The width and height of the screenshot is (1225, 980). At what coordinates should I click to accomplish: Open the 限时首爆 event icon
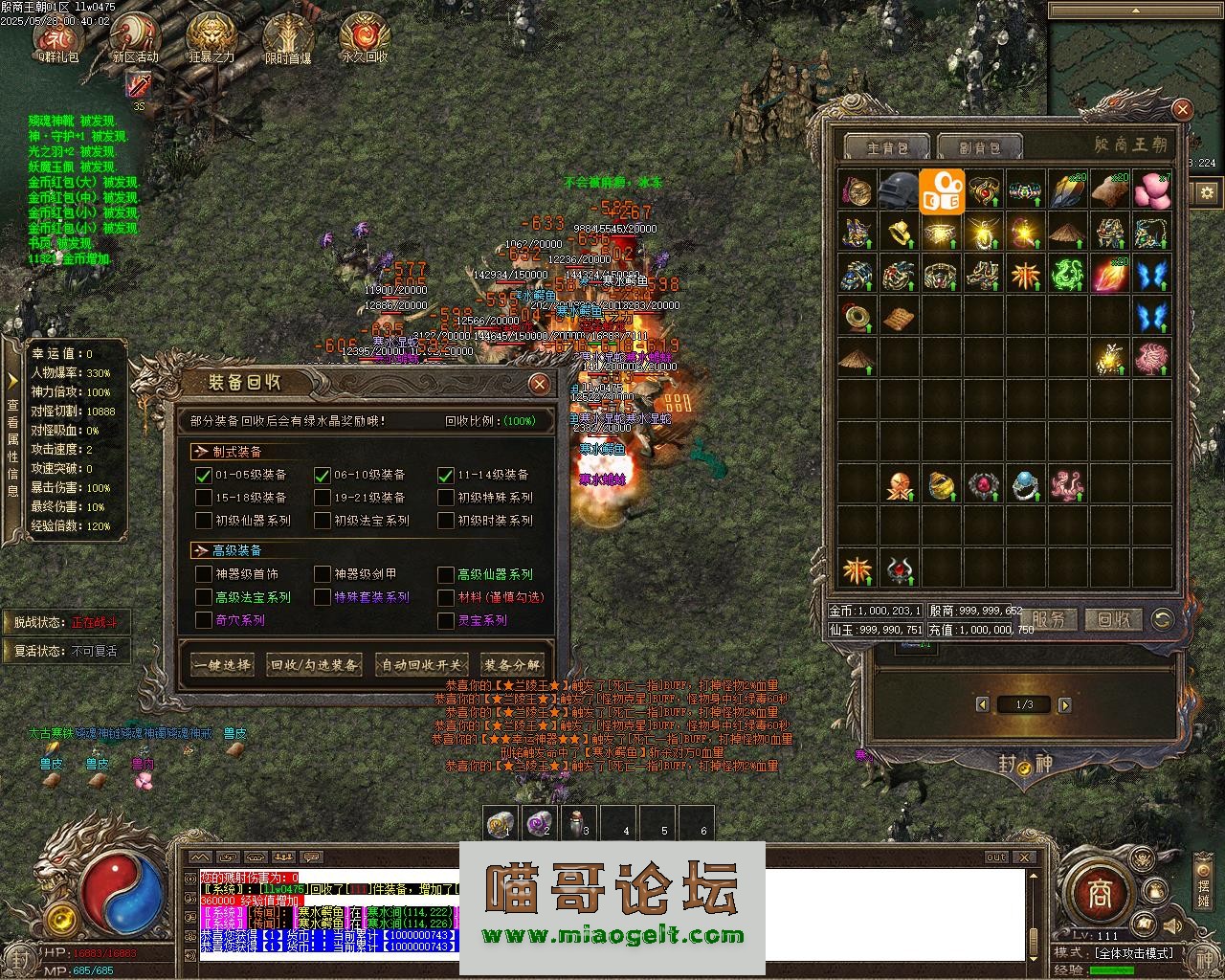pos(288,38)
